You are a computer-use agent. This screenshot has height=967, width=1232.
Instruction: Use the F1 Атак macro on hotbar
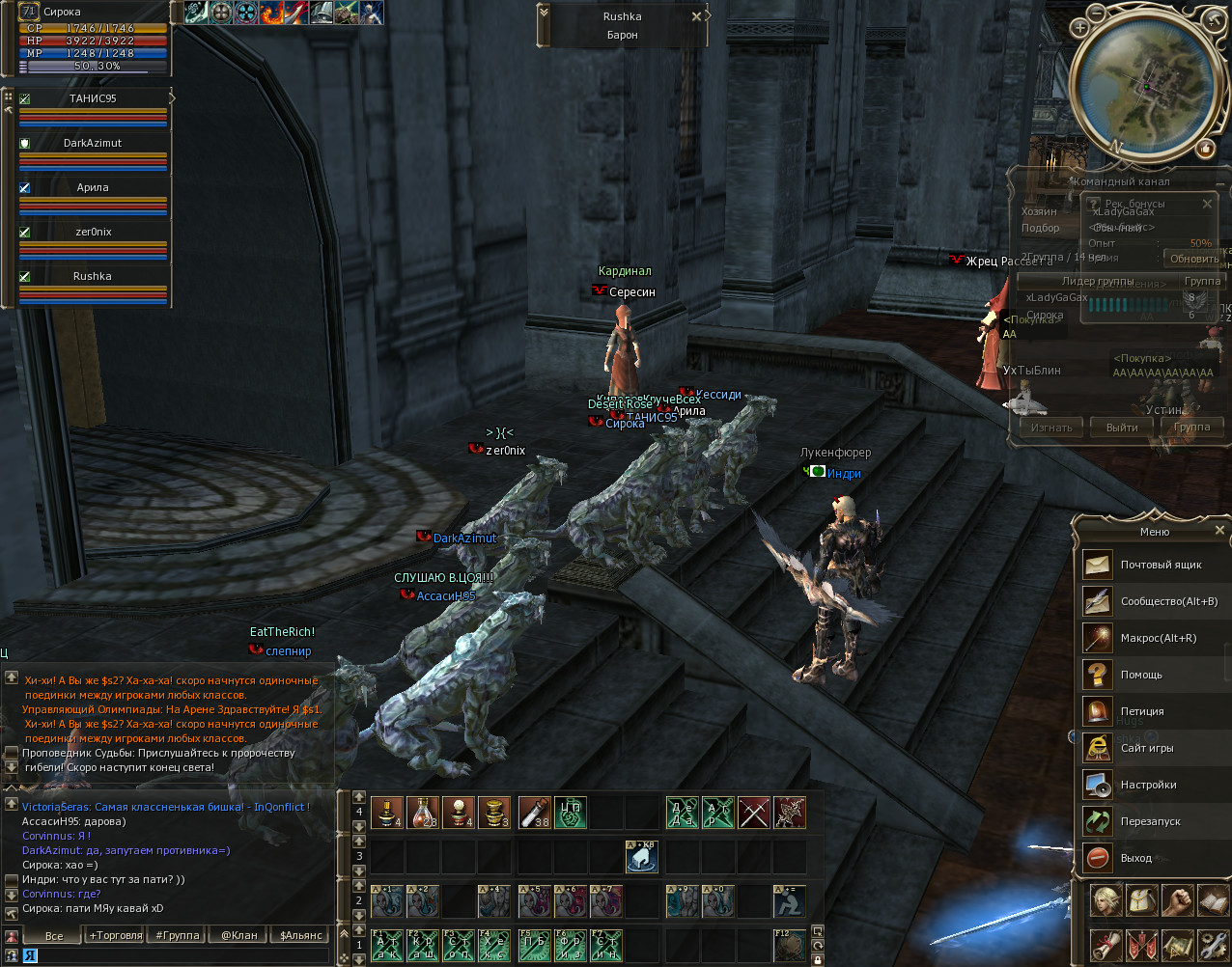(387, 947)
